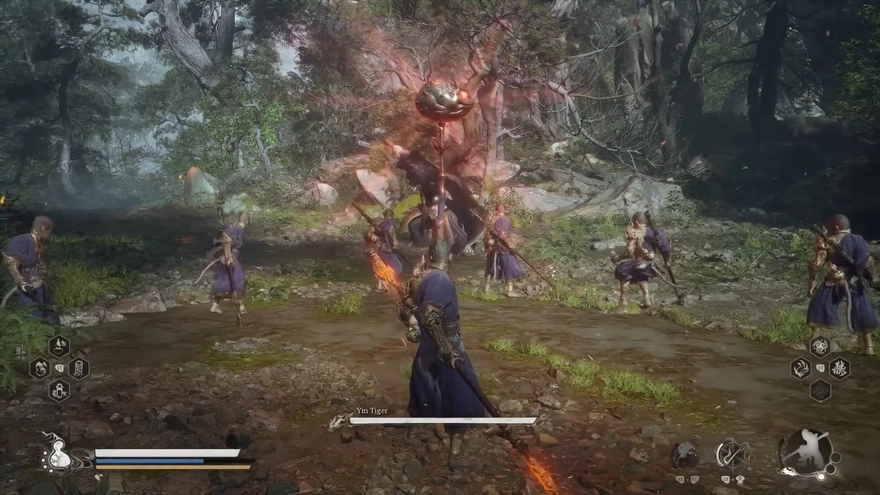This screenshot has height=495, width=880.
Task: Cast the flame-shaped spell
Action: (801, 368)
